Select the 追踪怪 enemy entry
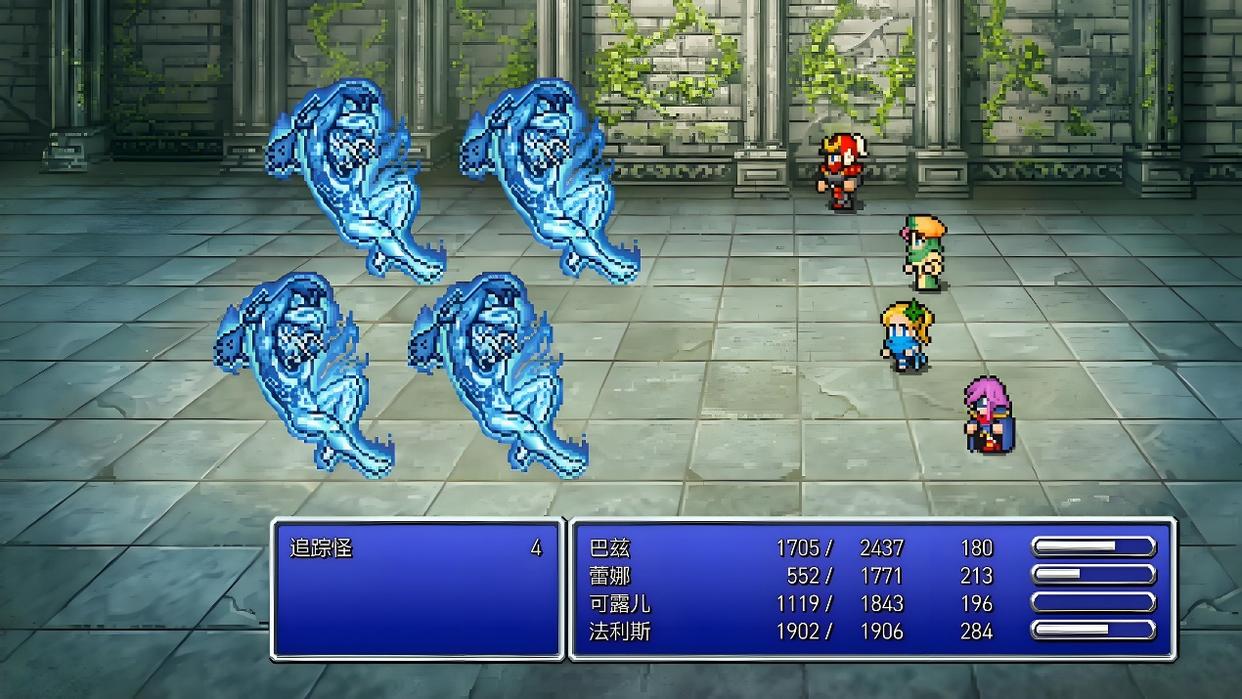 tap(322, 548)
